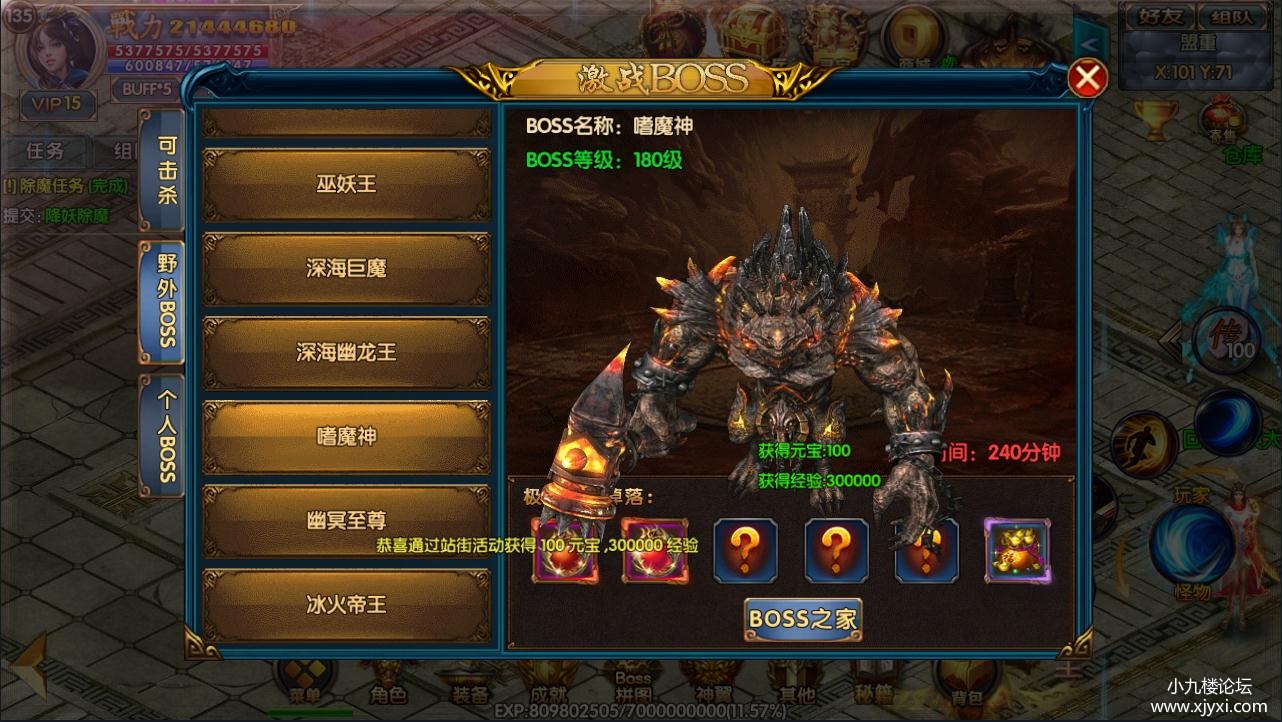The height and width of the screenshot is (722, 1282).
Task: Pick the 嗜魔神 boss entry
Action: point(346,437)
